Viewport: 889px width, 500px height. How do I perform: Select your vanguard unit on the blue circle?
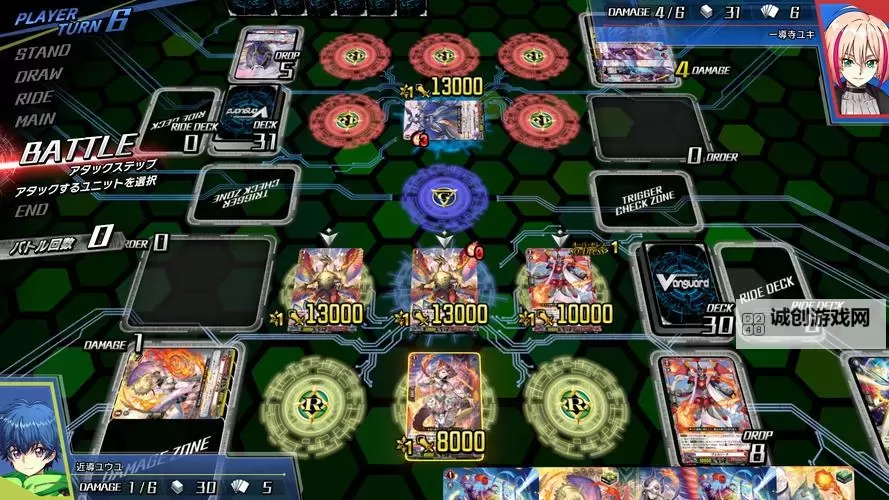coord(442,284)
